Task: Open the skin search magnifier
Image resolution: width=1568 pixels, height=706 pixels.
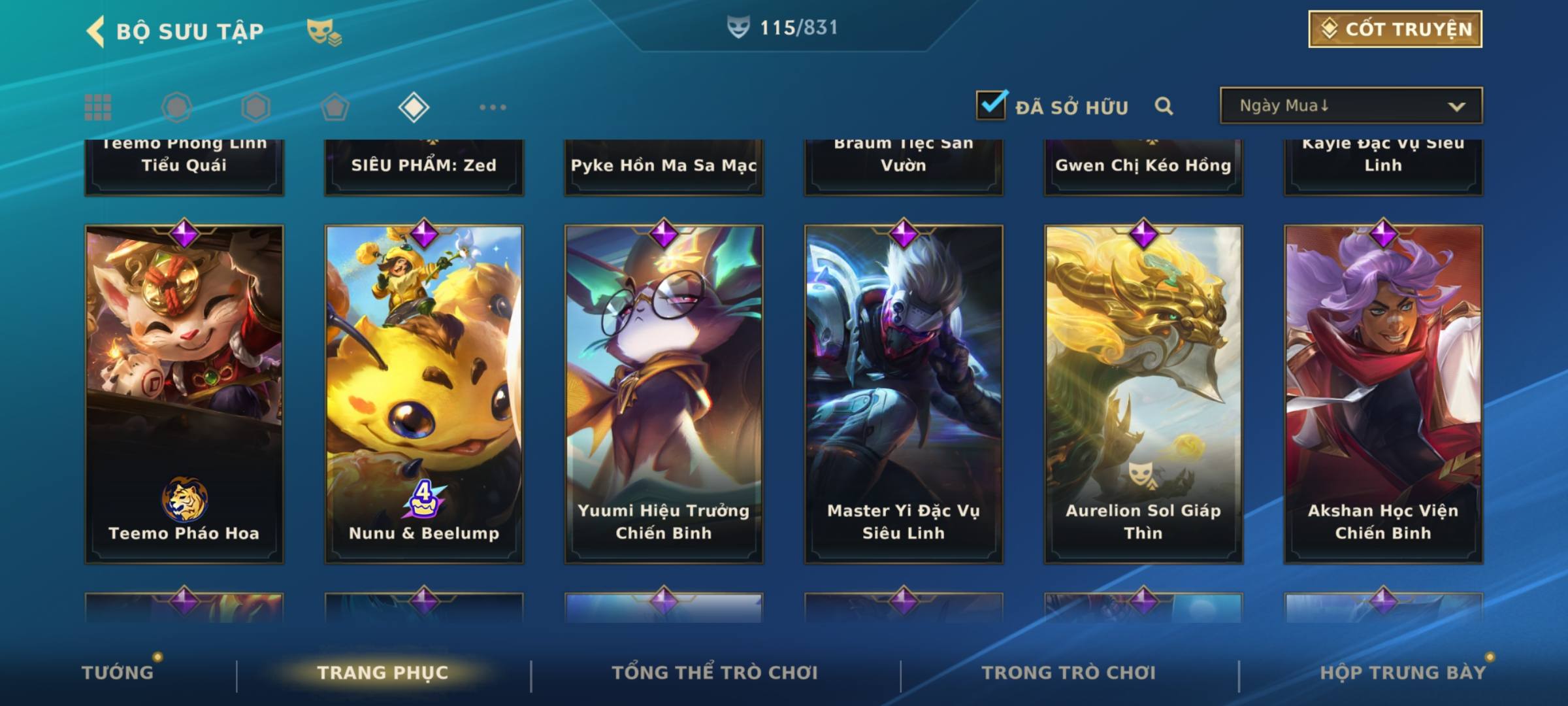Action: (1164, 106)
